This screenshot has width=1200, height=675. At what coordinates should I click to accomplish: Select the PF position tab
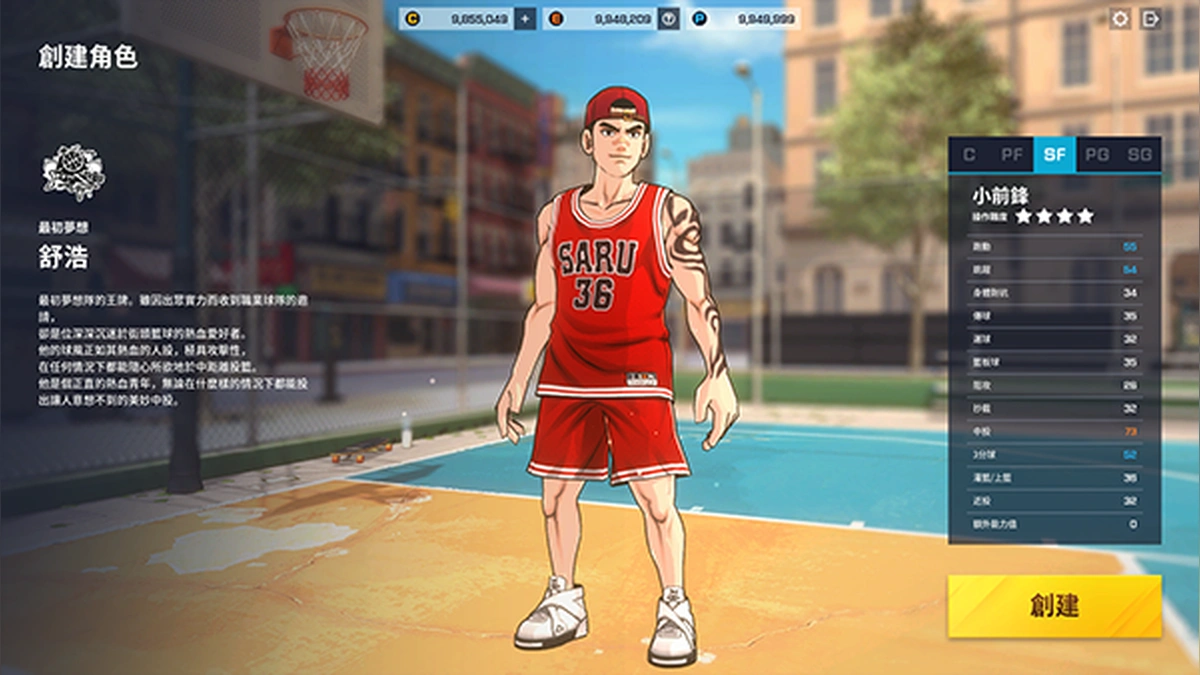point(1012,154)
